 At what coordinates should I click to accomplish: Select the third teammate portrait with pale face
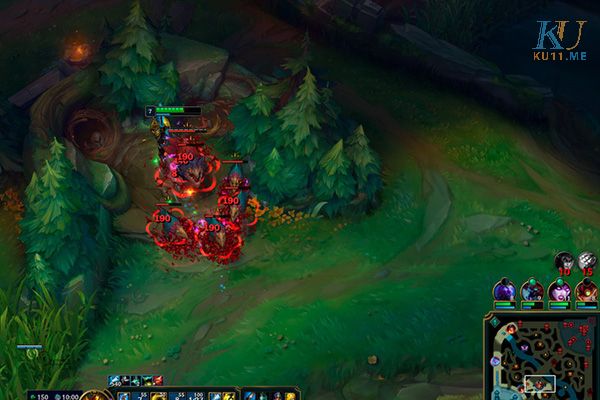click(x=559, y=291)
